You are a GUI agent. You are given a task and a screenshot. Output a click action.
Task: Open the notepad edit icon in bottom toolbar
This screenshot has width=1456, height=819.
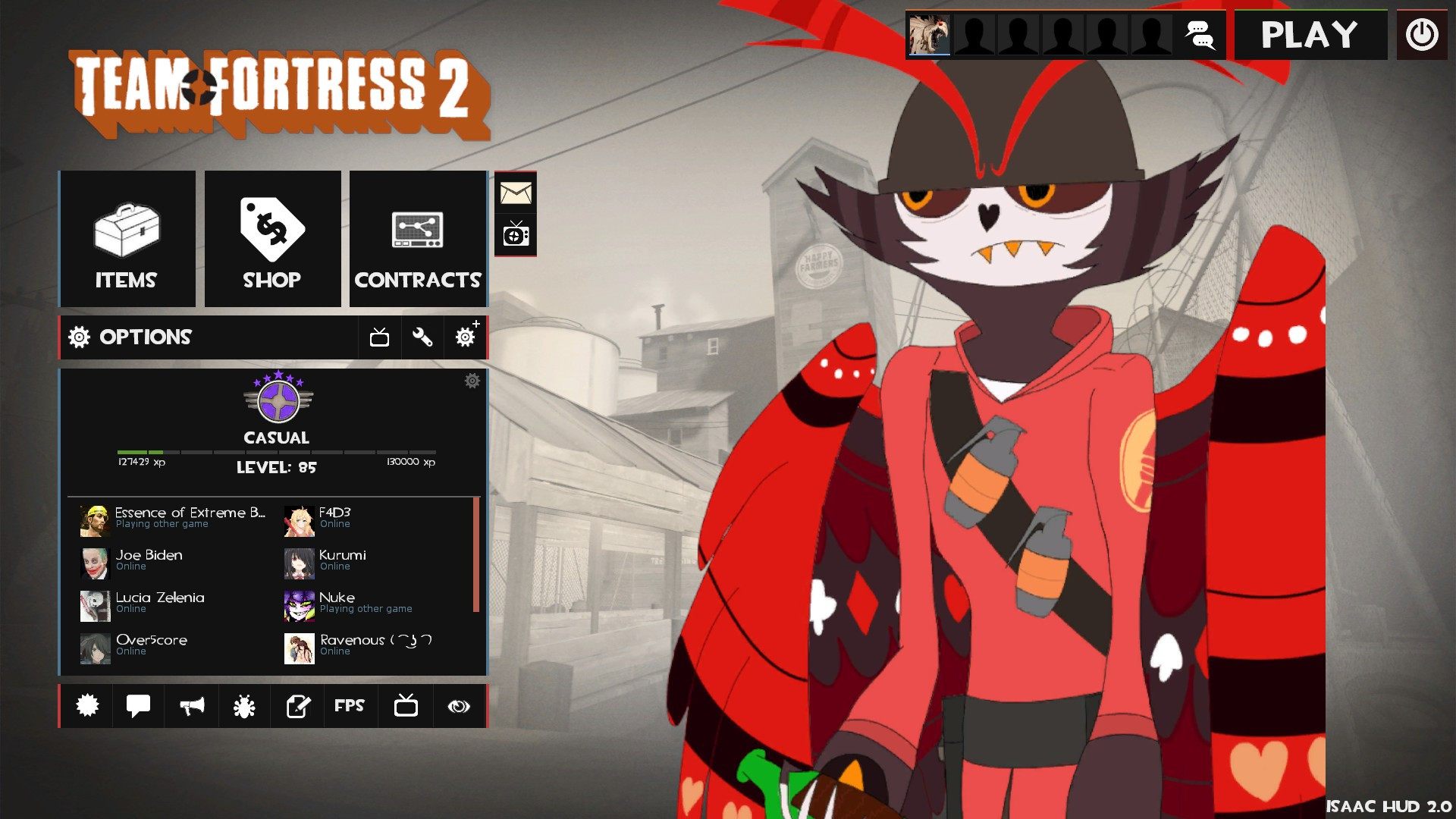(297, 706)
